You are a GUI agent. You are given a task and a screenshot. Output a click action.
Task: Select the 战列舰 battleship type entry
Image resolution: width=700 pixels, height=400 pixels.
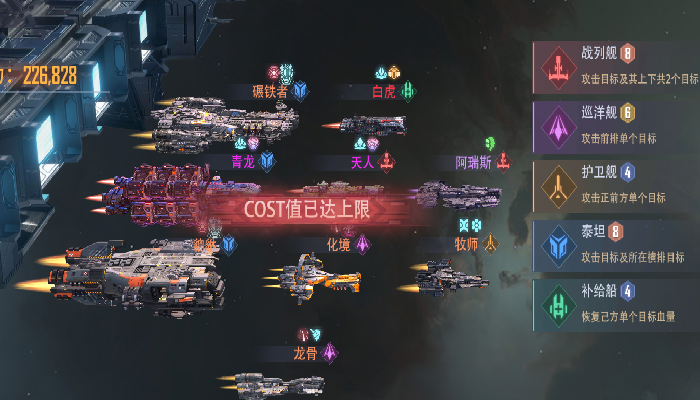(615, 65)
